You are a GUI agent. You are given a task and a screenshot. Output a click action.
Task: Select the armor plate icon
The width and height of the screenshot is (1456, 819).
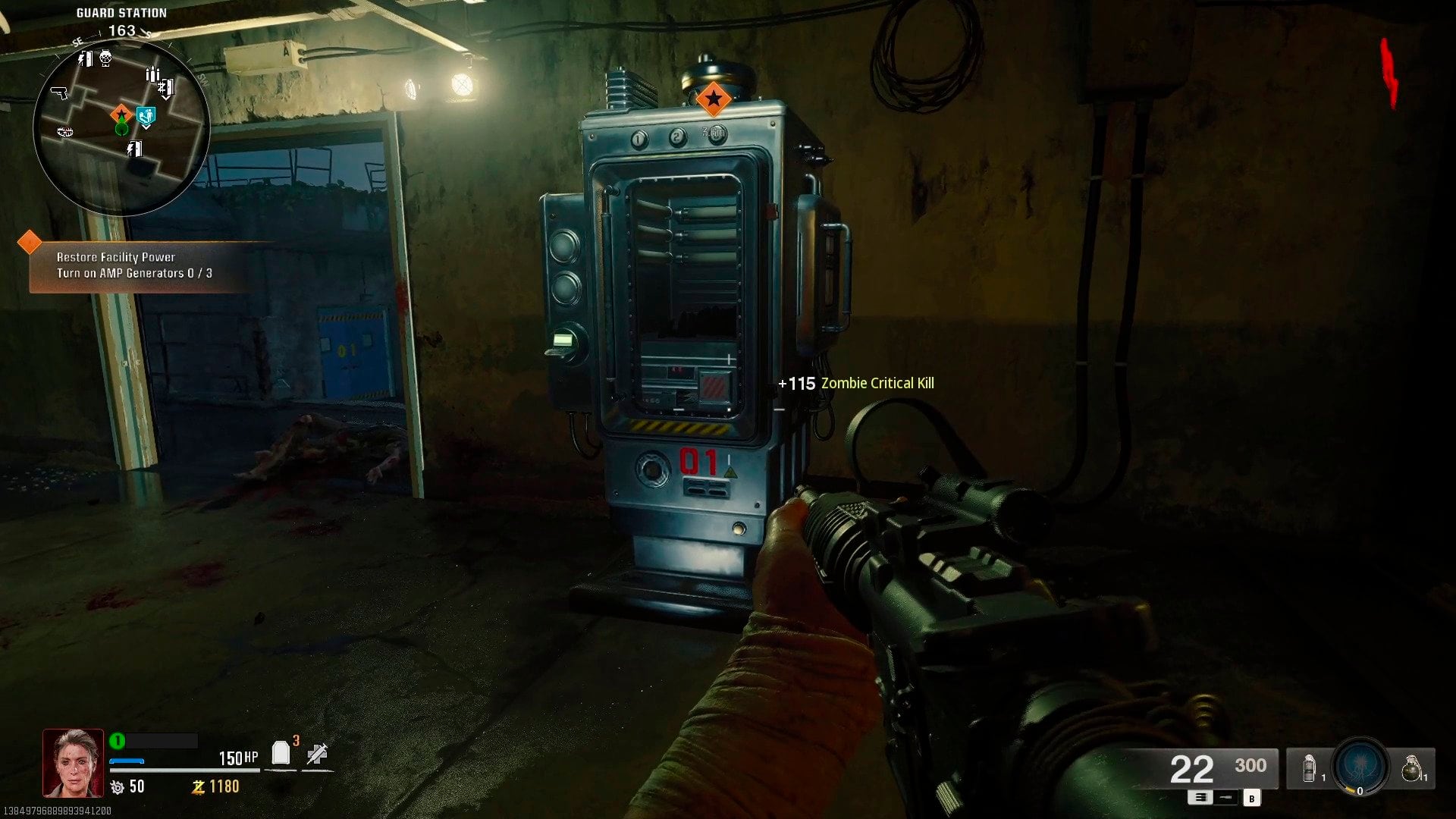click(281, 753)
